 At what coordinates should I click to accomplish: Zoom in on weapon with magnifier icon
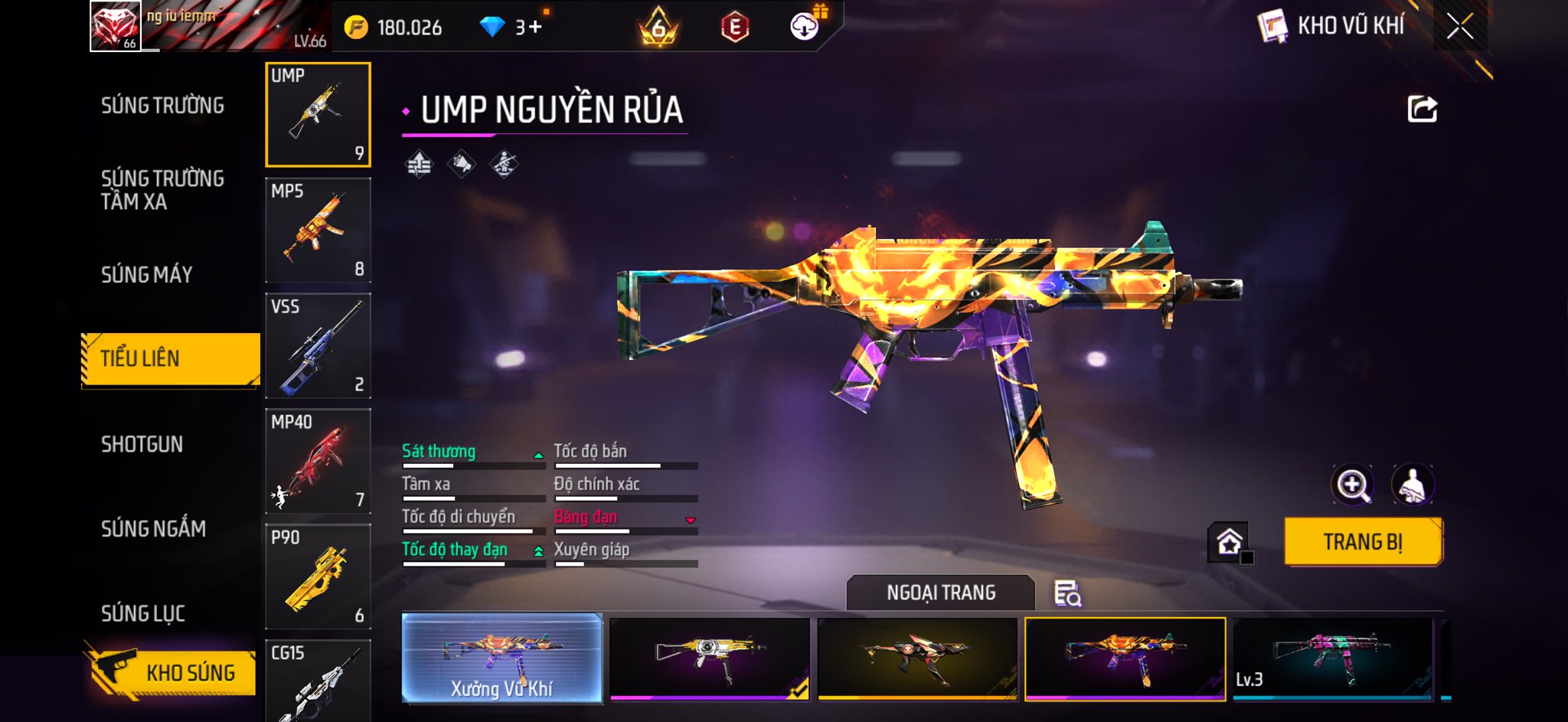(x=1352, y=485)
